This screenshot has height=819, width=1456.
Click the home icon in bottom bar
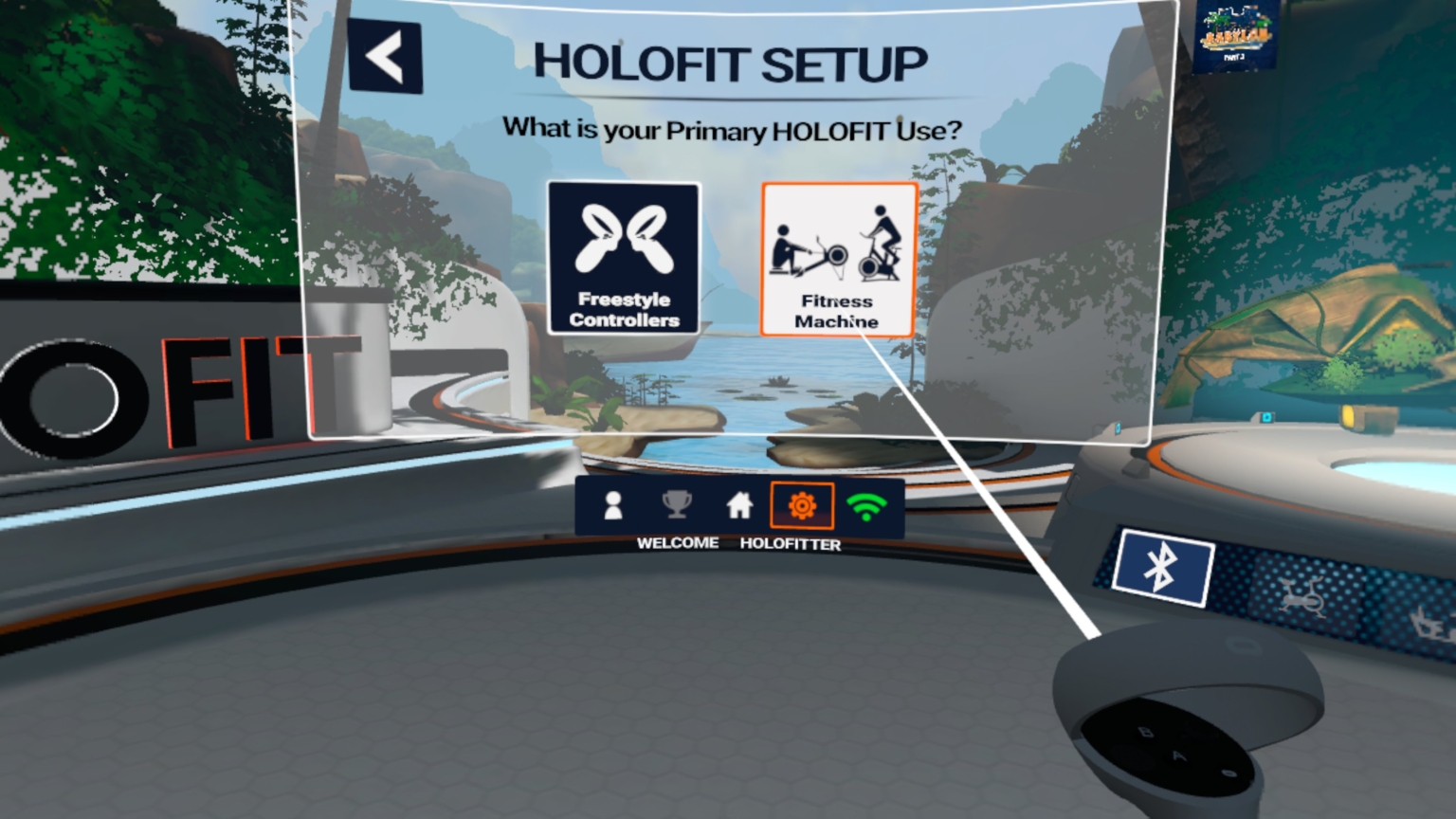[739, 505]
